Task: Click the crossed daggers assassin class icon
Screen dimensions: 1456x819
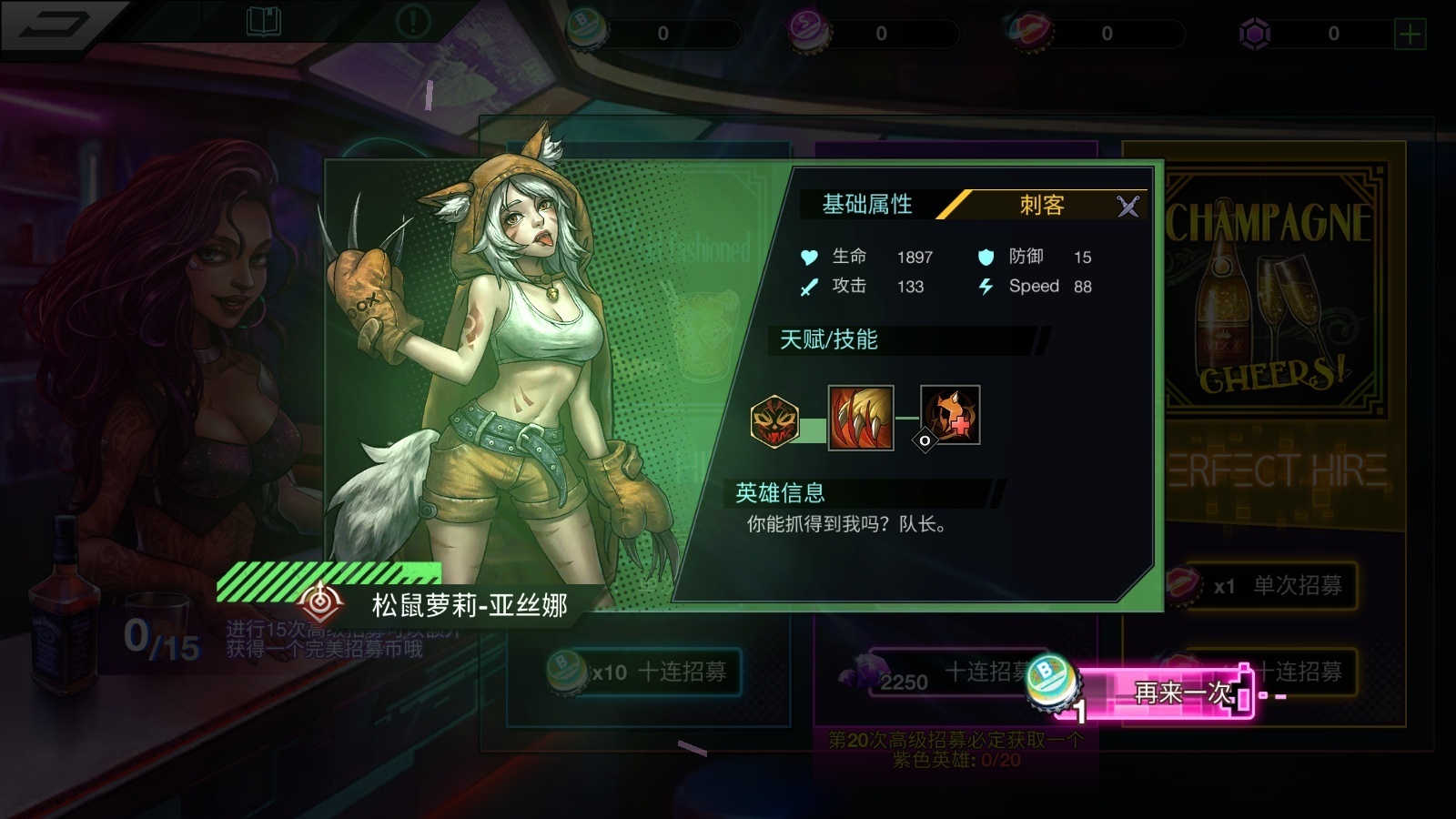Action: point(1127,206)
